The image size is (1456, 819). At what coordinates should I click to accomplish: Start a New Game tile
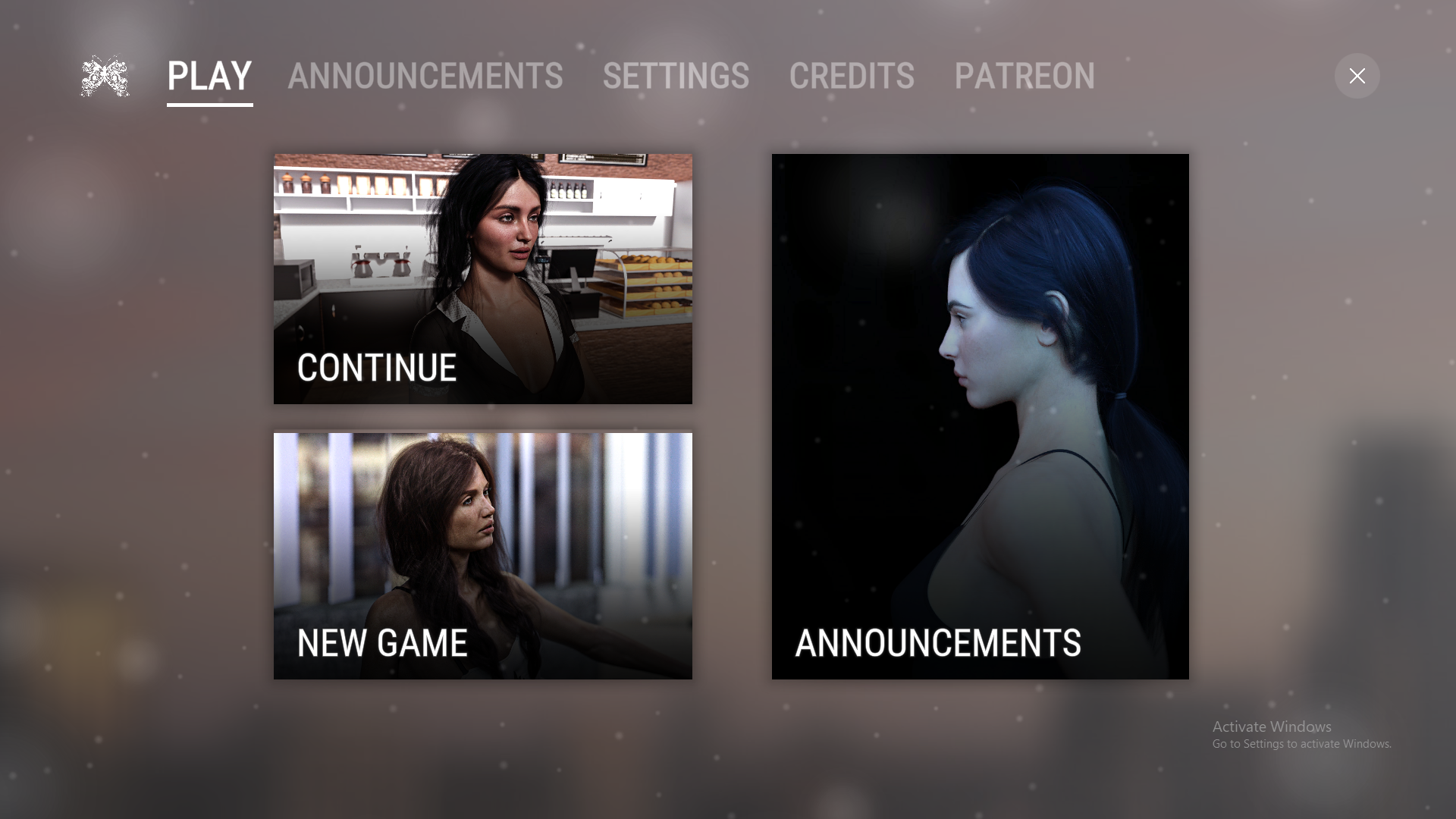482,556
